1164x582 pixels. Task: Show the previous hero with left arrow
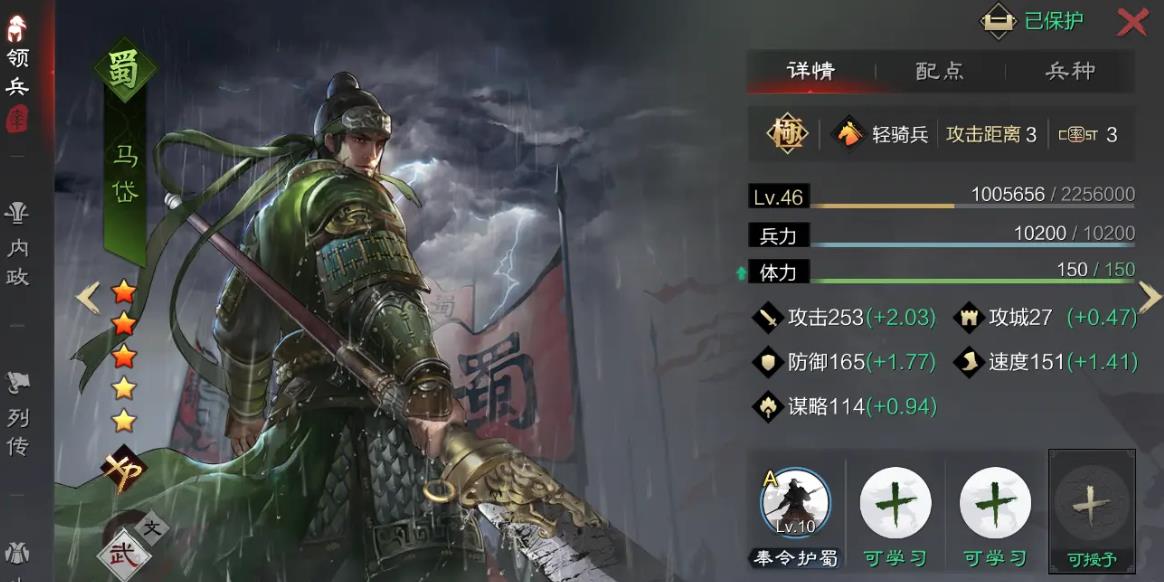[x=89, y=297]
